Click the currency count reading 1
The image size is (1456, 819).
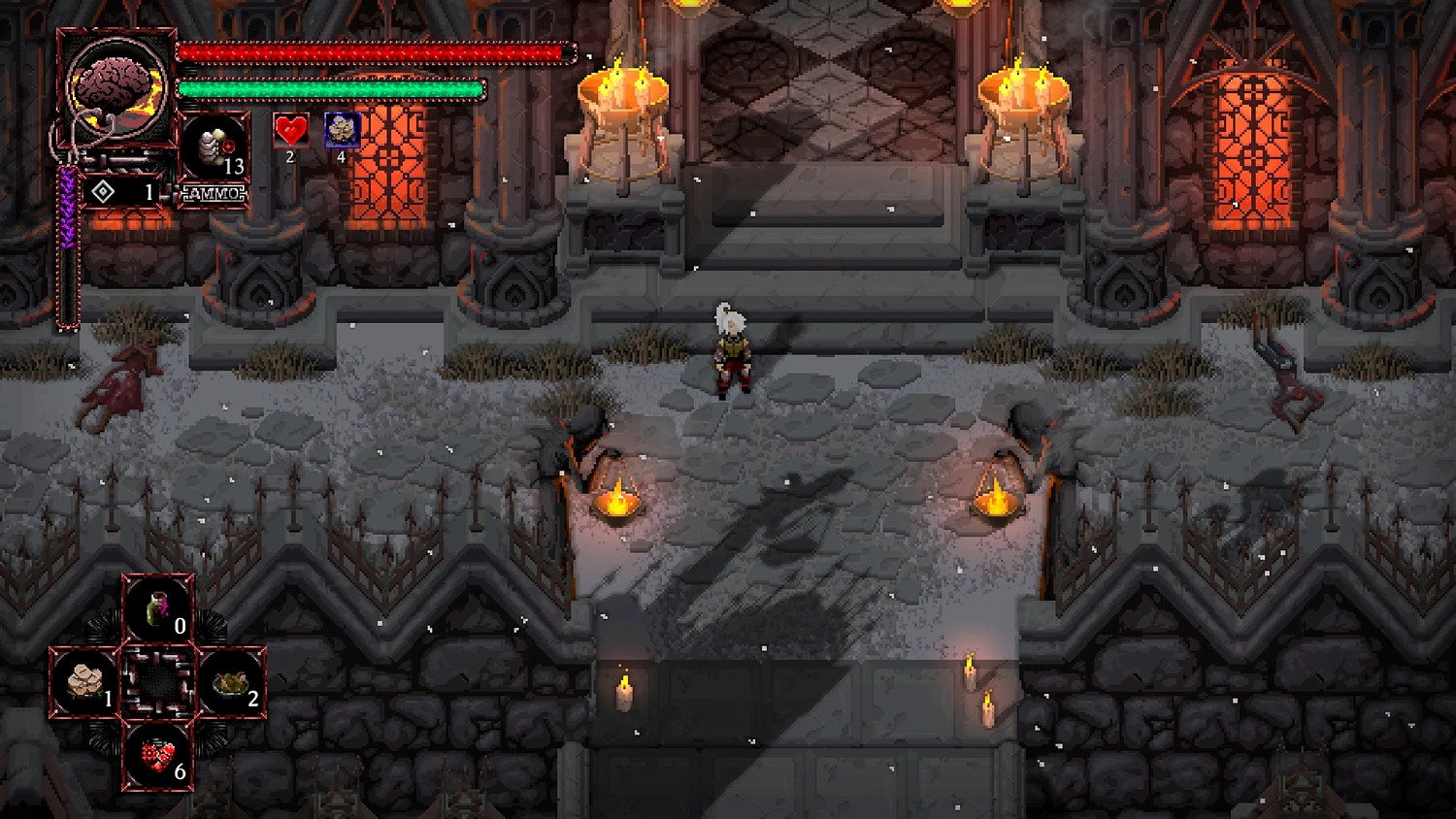pyautogui.click(x=148, y=190)
